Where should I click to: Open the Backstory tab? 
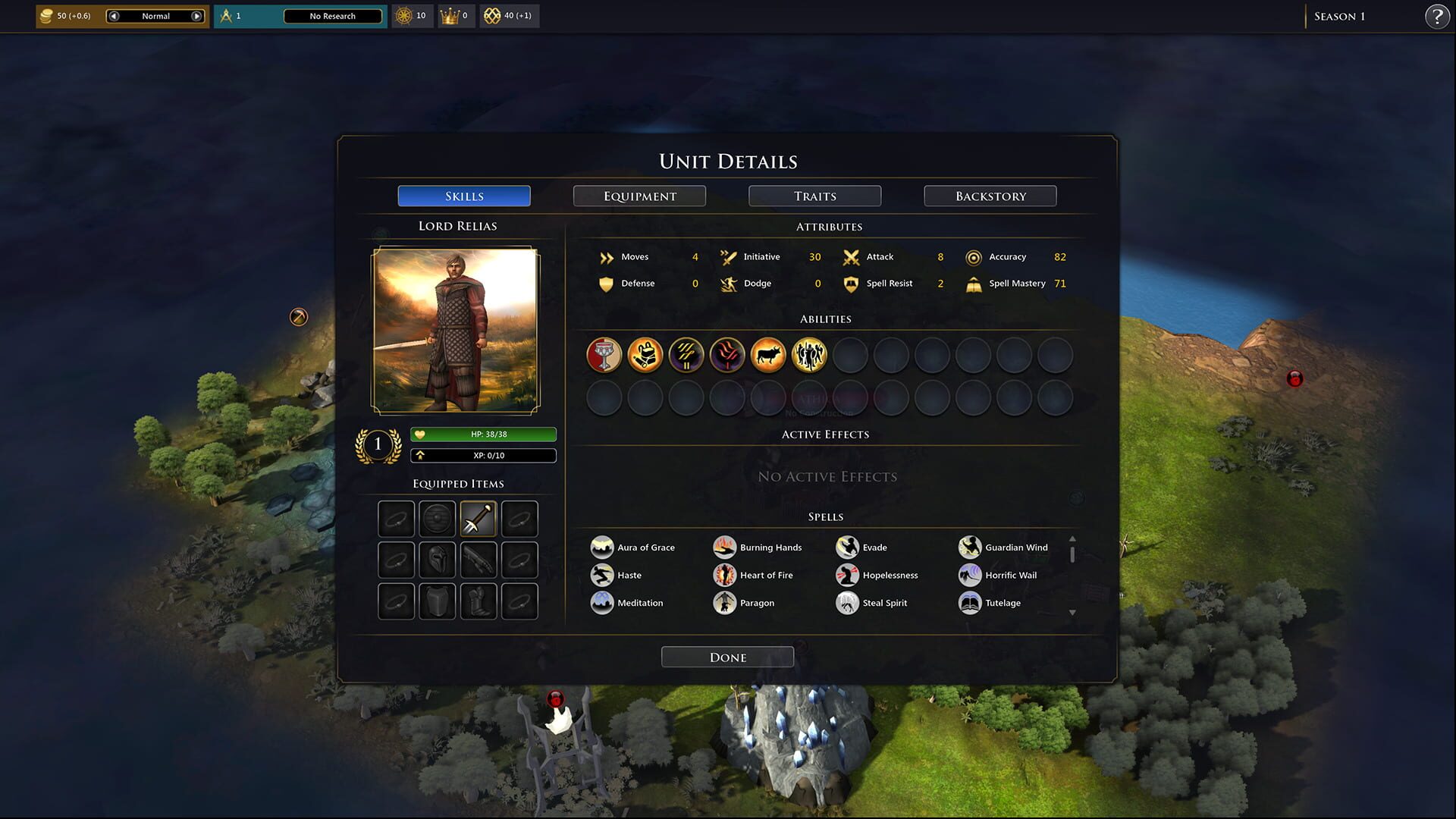click(990, 196)
